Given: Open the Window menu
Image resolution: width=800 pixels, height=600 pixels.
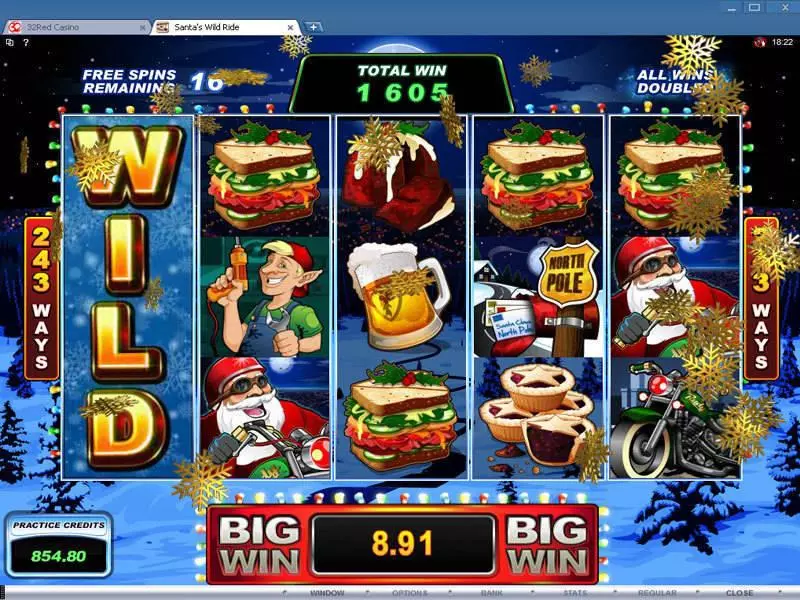Looking at the screenshot, I should pyautogui.click(x=327, y=593).
